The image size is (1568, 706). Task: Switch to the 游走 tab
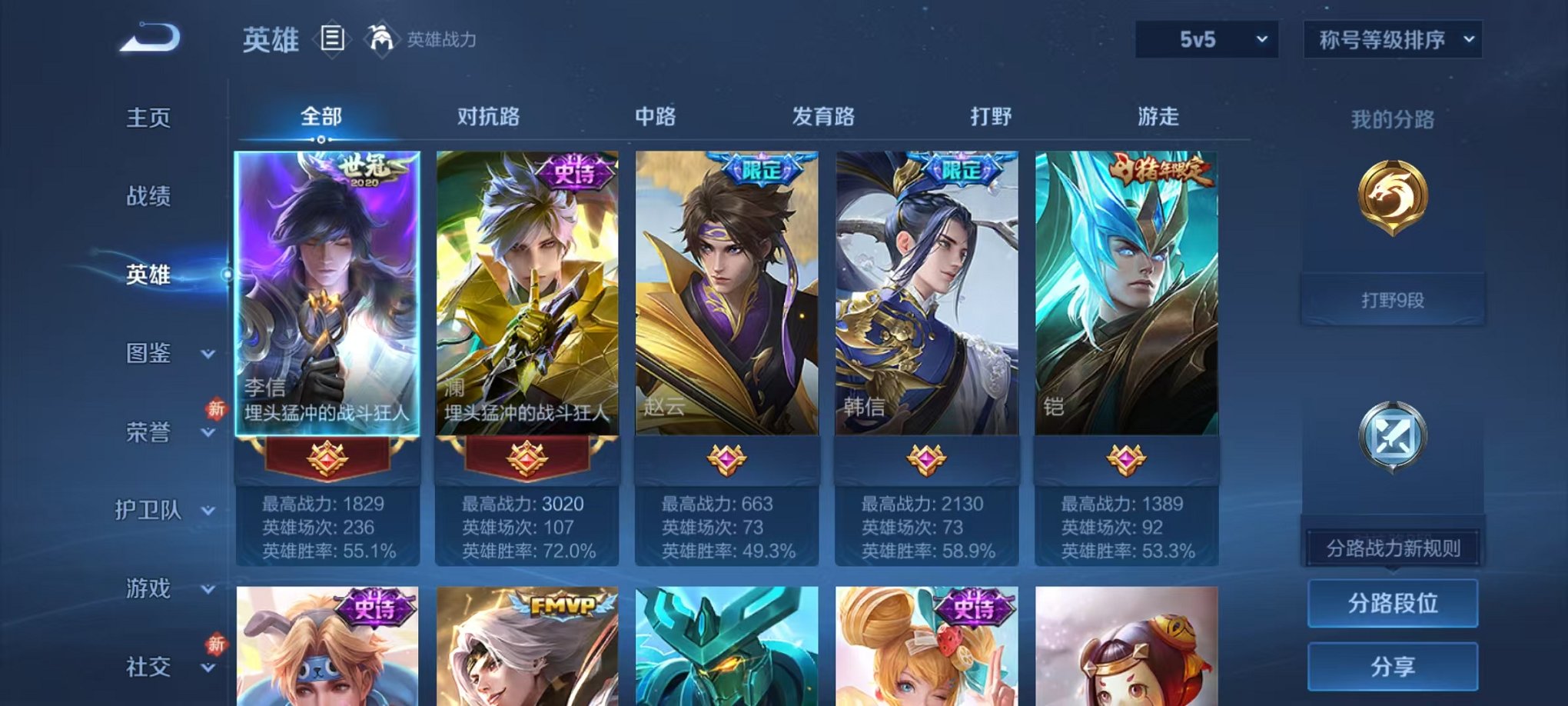[x=1161, y=116]
